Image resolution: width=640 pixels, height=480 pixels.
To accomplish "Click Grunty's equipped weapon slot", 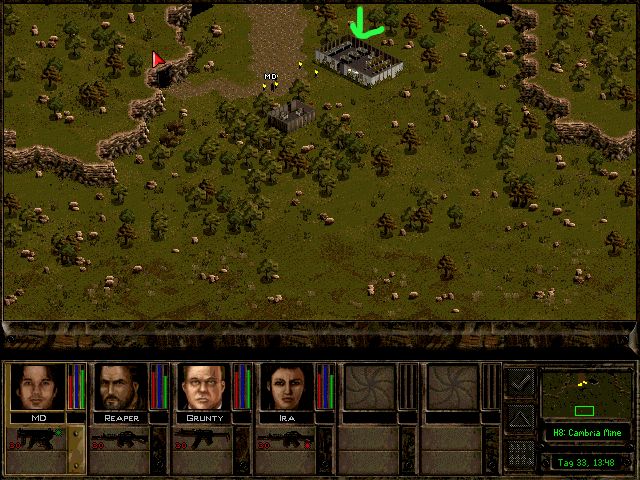I will click(x=204, y=440).
